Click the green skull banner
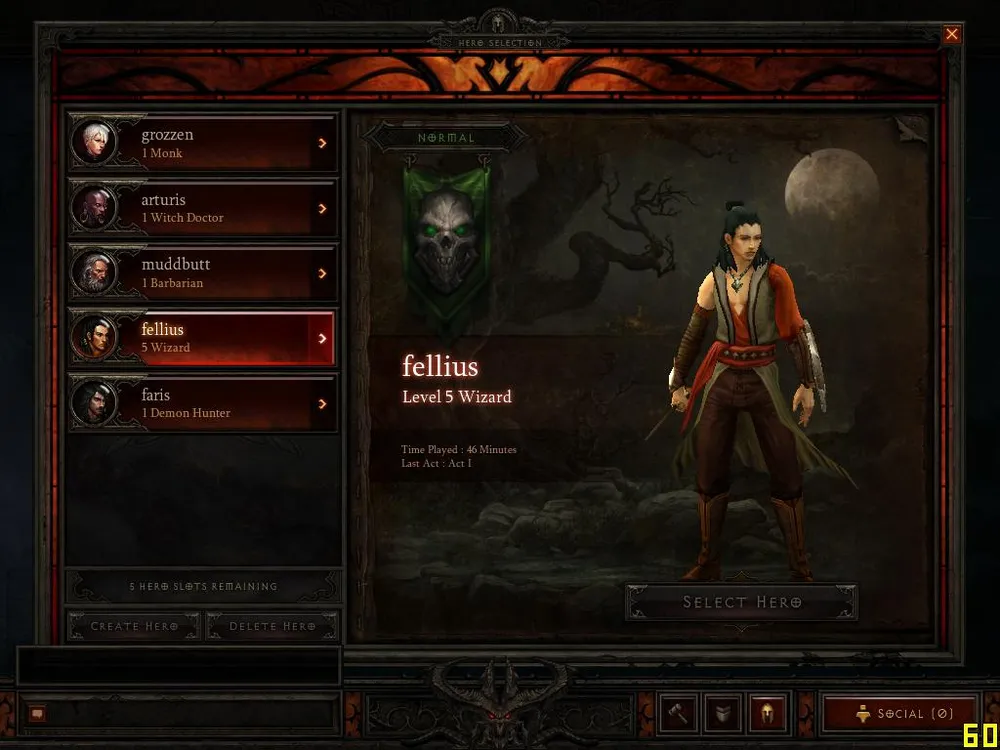 tap(446, 240)
